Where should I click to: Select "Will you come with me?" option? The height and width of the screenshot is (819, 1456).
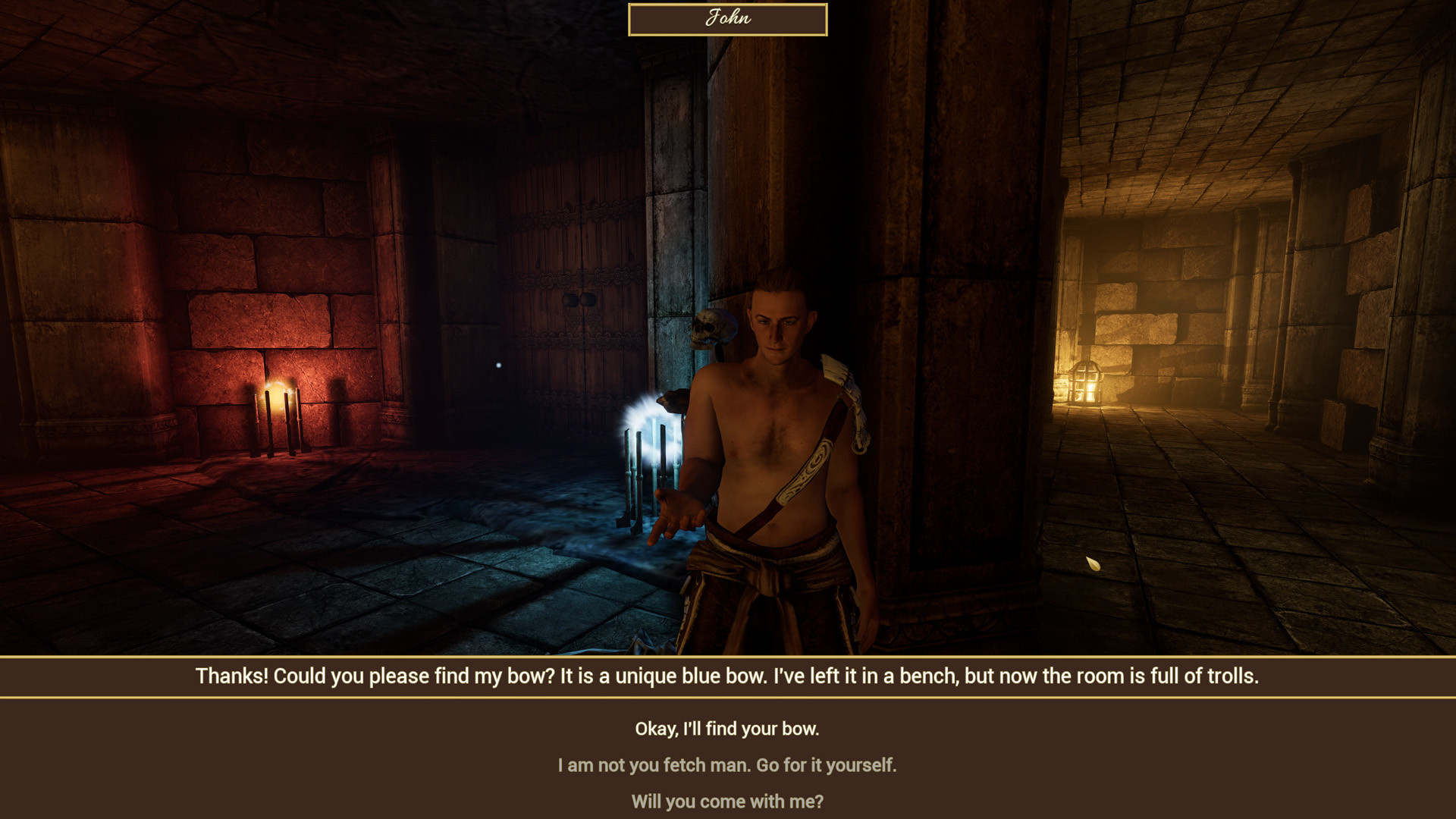click(x=727, y=801)
